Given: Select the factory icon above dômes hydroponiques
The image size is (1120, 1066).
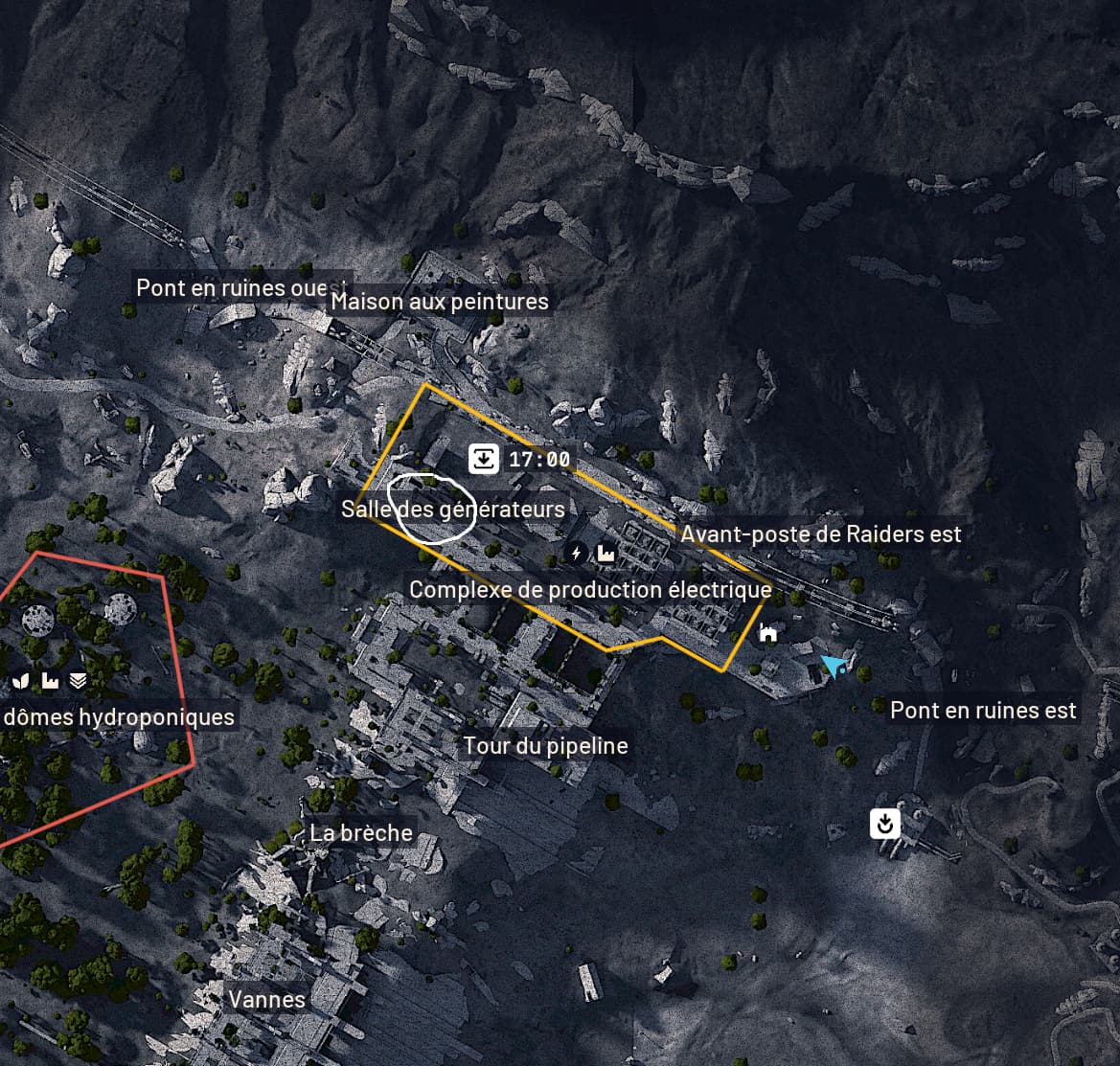Looking at the screenshot, I should (x=50, y=681).
